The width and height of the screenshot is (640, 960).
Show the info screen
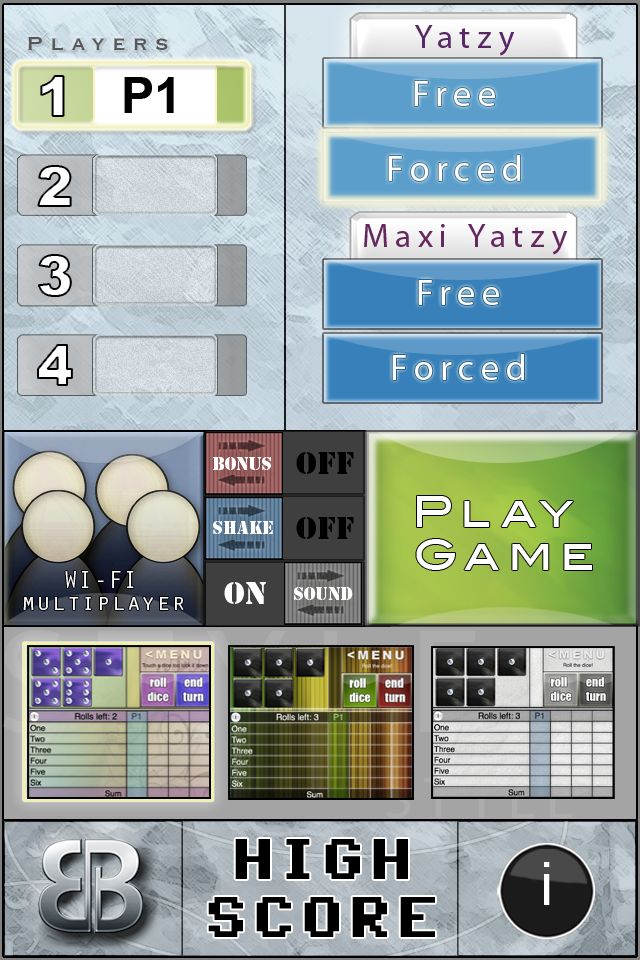[x=546, y=889]
